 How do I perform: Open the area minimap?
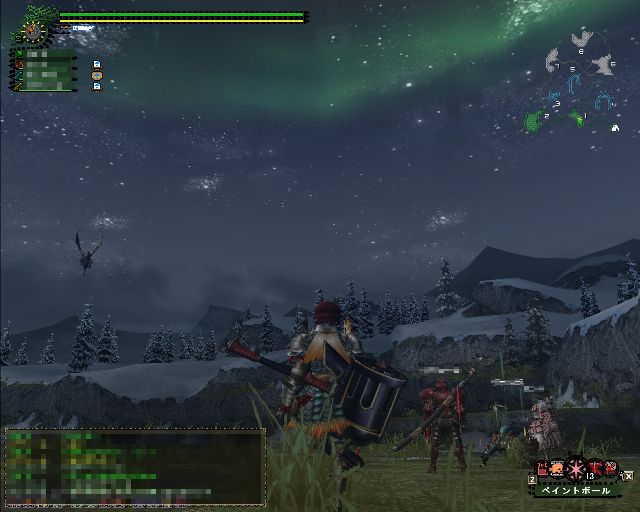coord(578,82)
